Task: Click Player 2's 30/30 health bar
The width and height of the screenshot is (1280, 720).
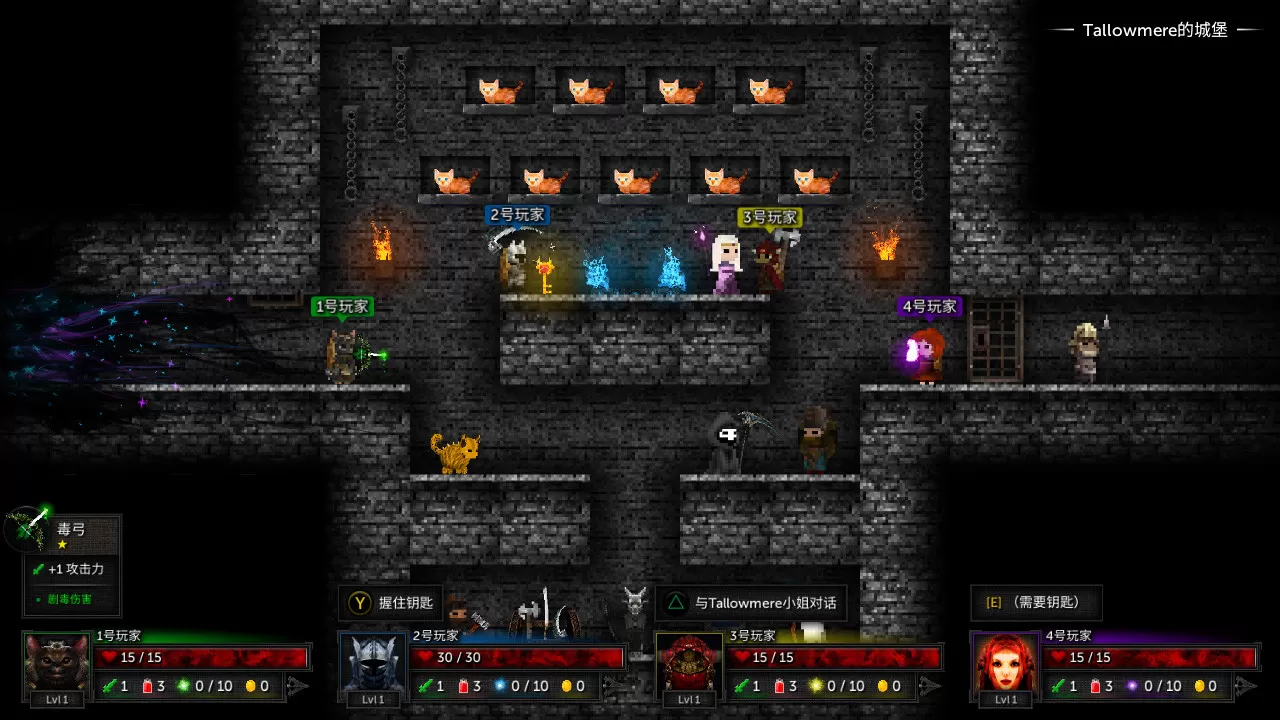Action: [x=520, y=657]
